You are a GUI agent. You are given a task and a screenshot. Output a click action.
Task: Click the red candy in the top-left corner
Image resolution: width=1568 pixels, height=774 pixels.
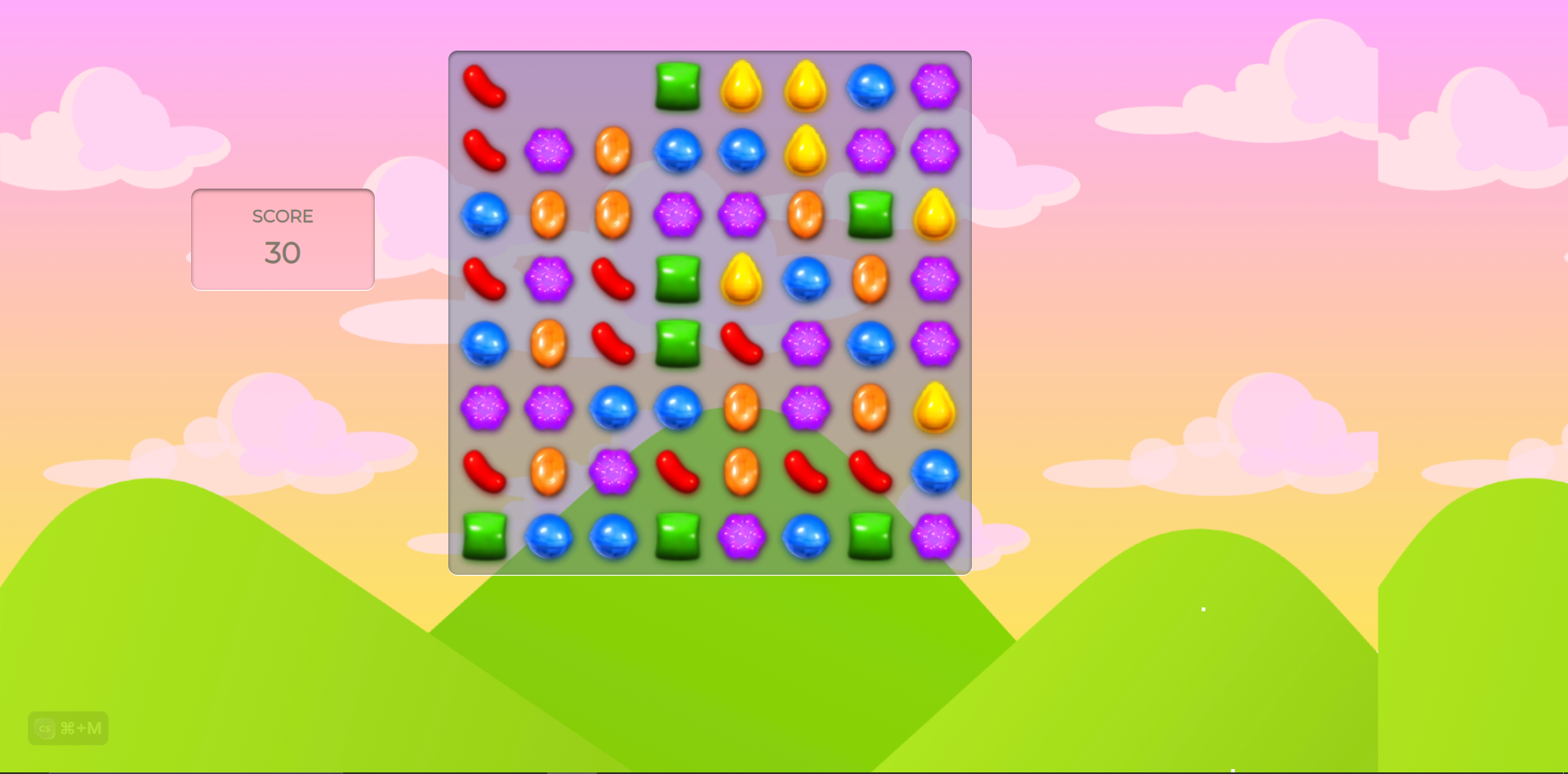click(x=484, y=87)
